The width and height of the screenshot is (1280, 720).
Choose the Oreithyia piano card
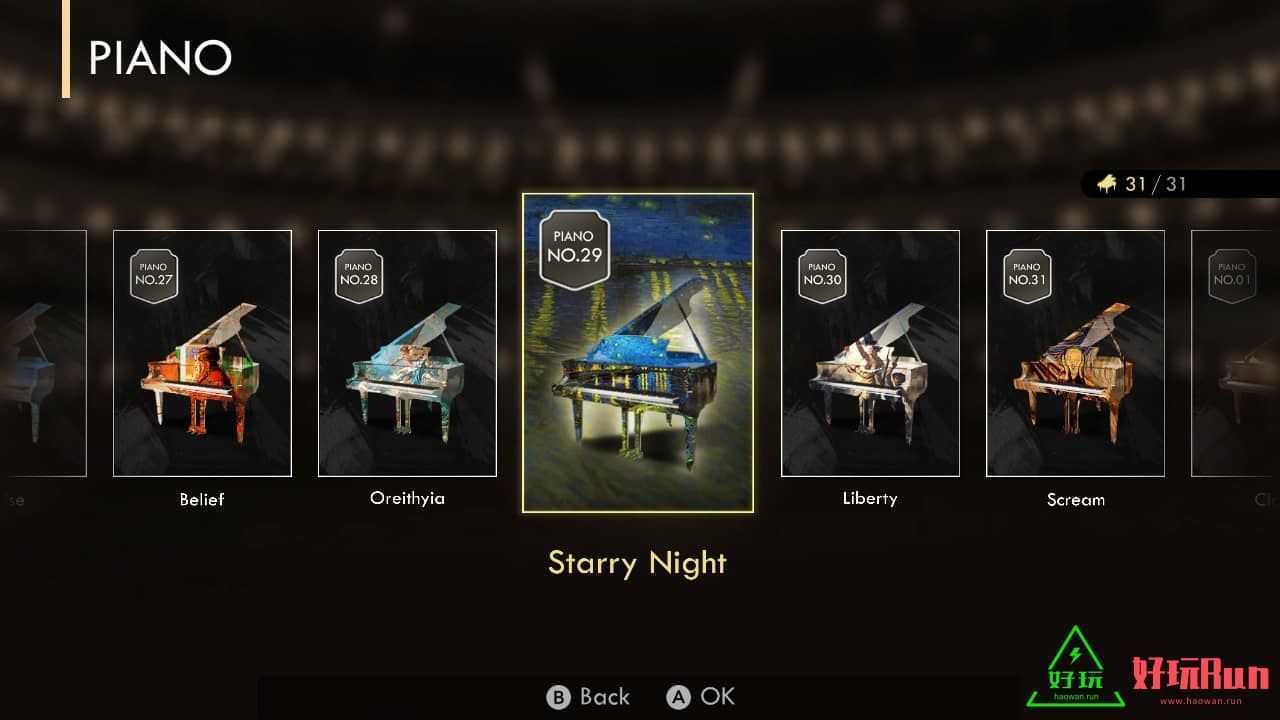click(407, 353)
